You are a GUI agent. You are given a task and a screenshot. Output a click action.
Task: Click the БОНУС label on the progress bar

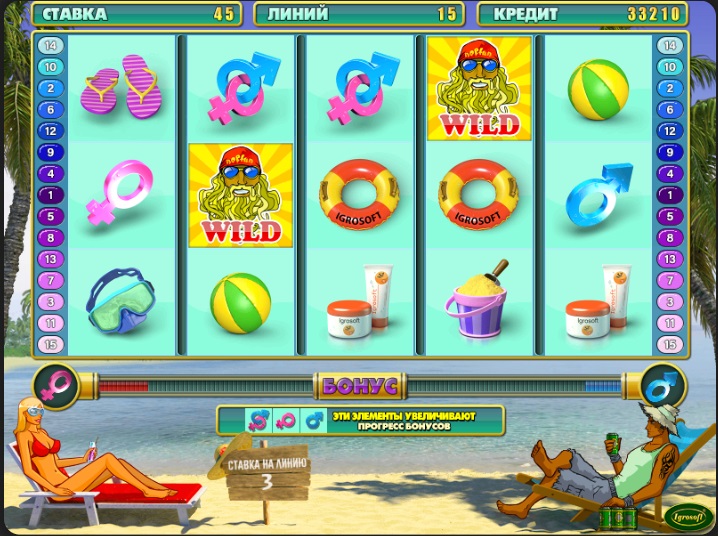coord(359,384)
